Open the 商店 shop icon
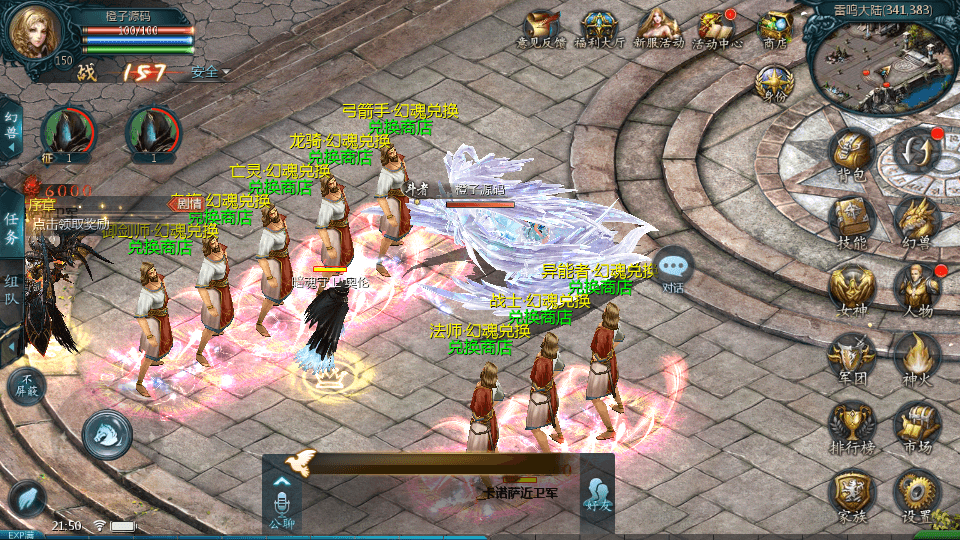 coord(775,26)
